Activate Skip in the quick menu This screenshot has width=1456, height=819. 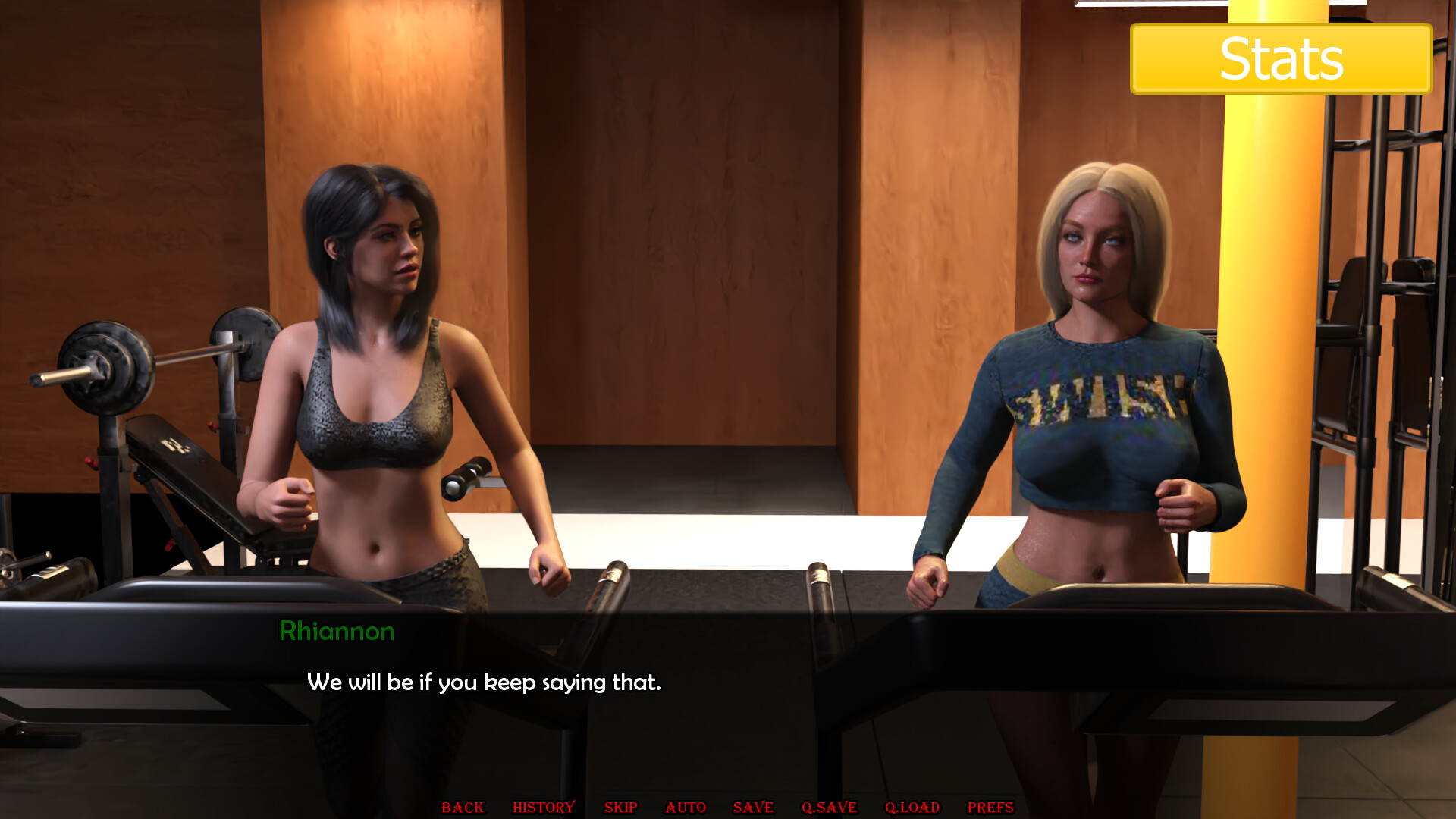pyautogui.click(x=620, y=808)
